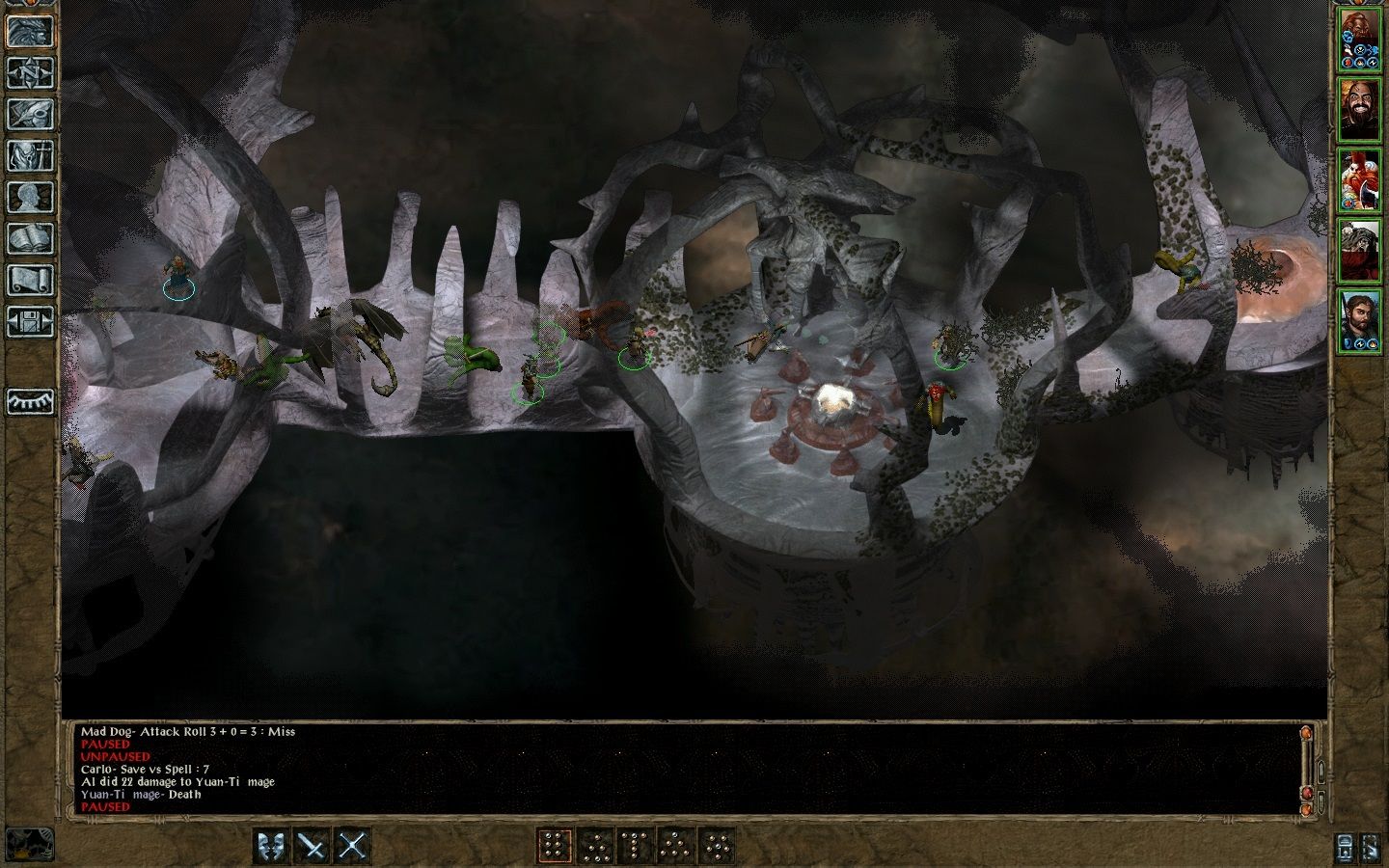The image size is (1389, 868).
Task: Open the mage spellbook
Action: pos(30,238)
